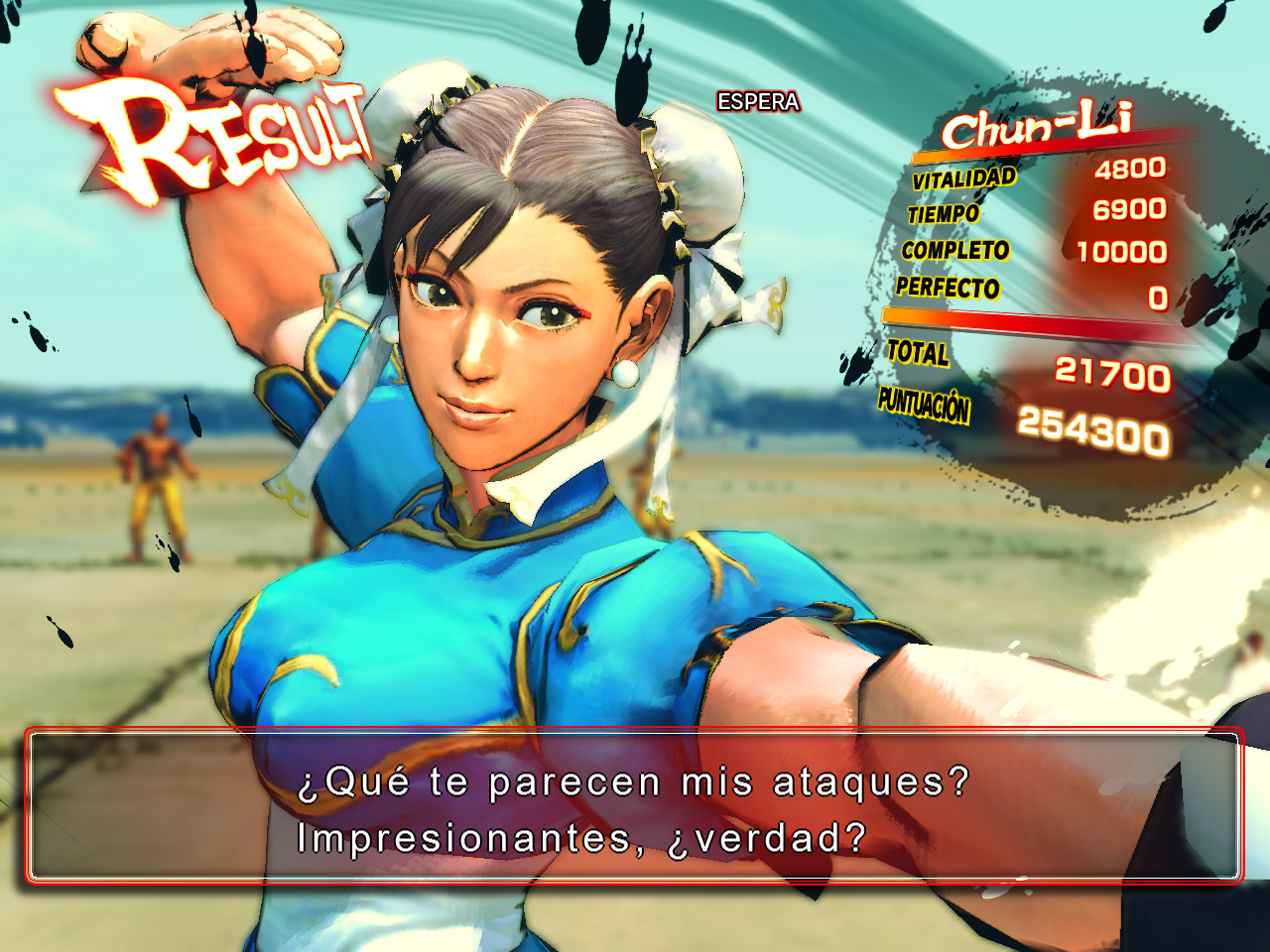Click the PERFECTO bonus label

tap(949, 289)
